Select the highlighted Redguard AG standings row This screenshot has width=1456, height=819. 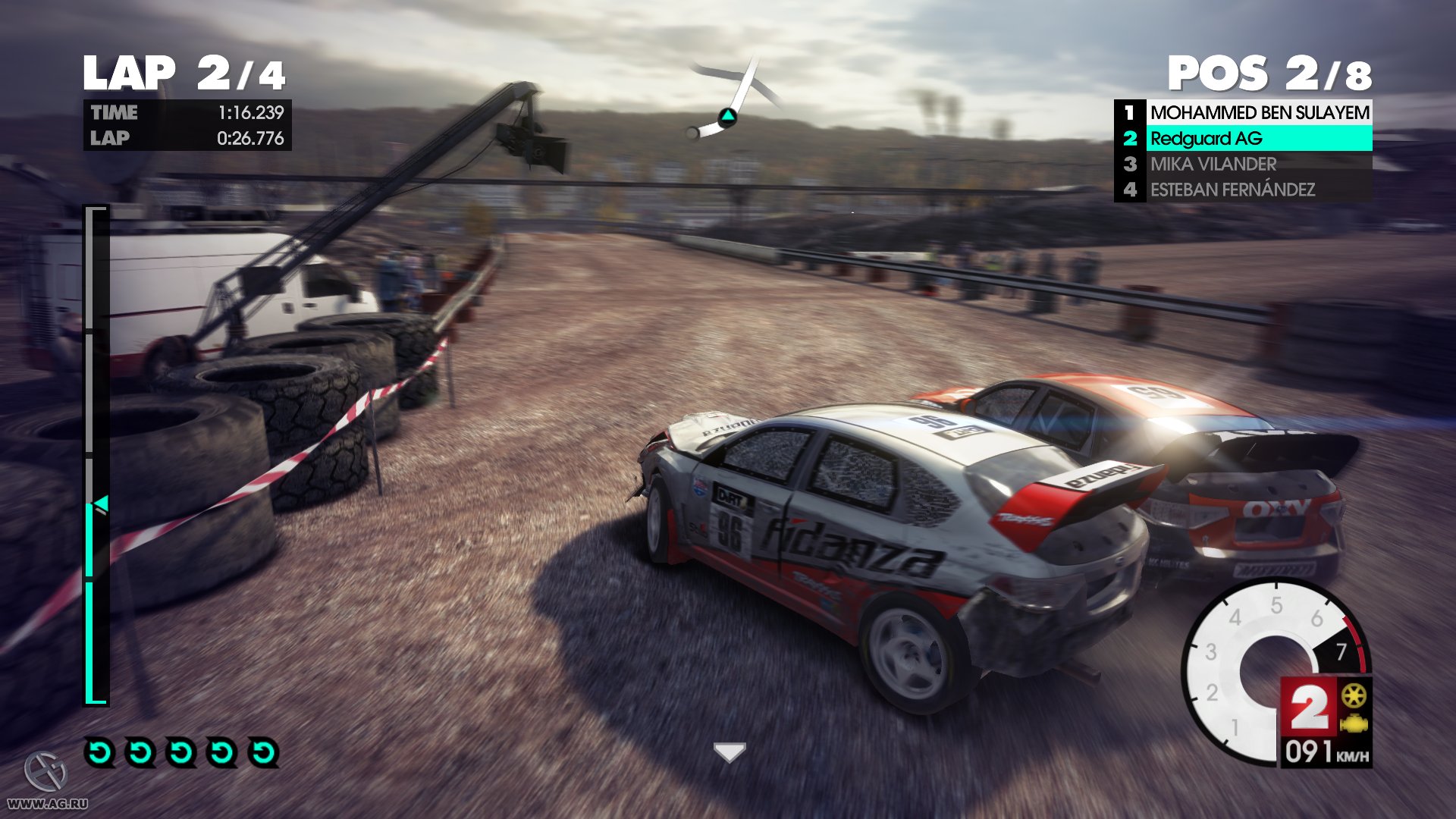[1244, 138]
